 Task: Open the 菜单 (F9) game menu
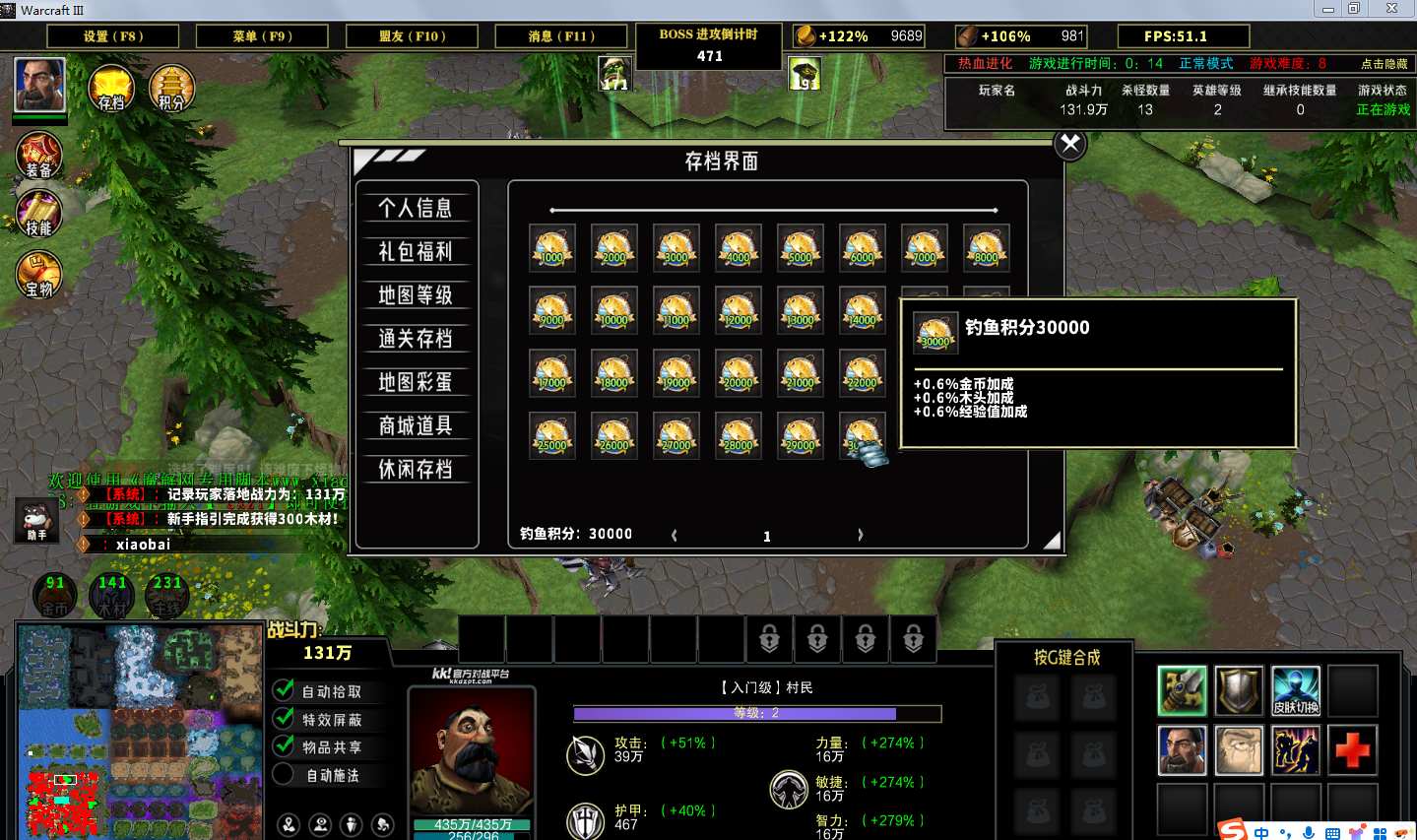[x=263, y=36]
